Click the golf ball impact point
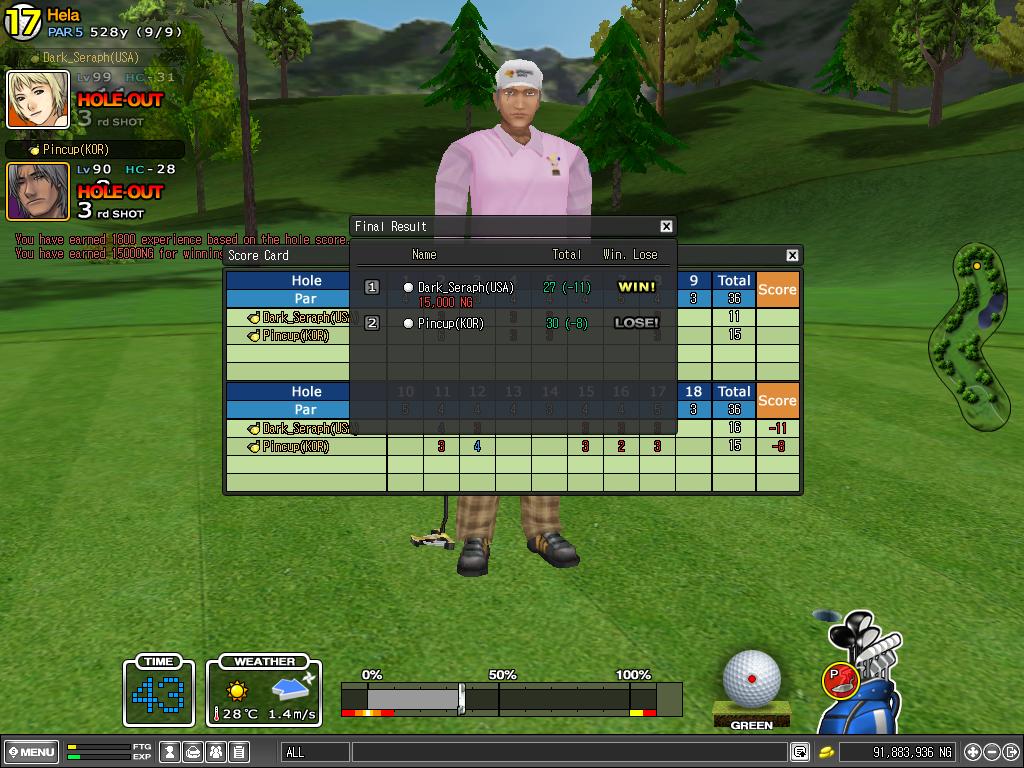 coord(752,679)
